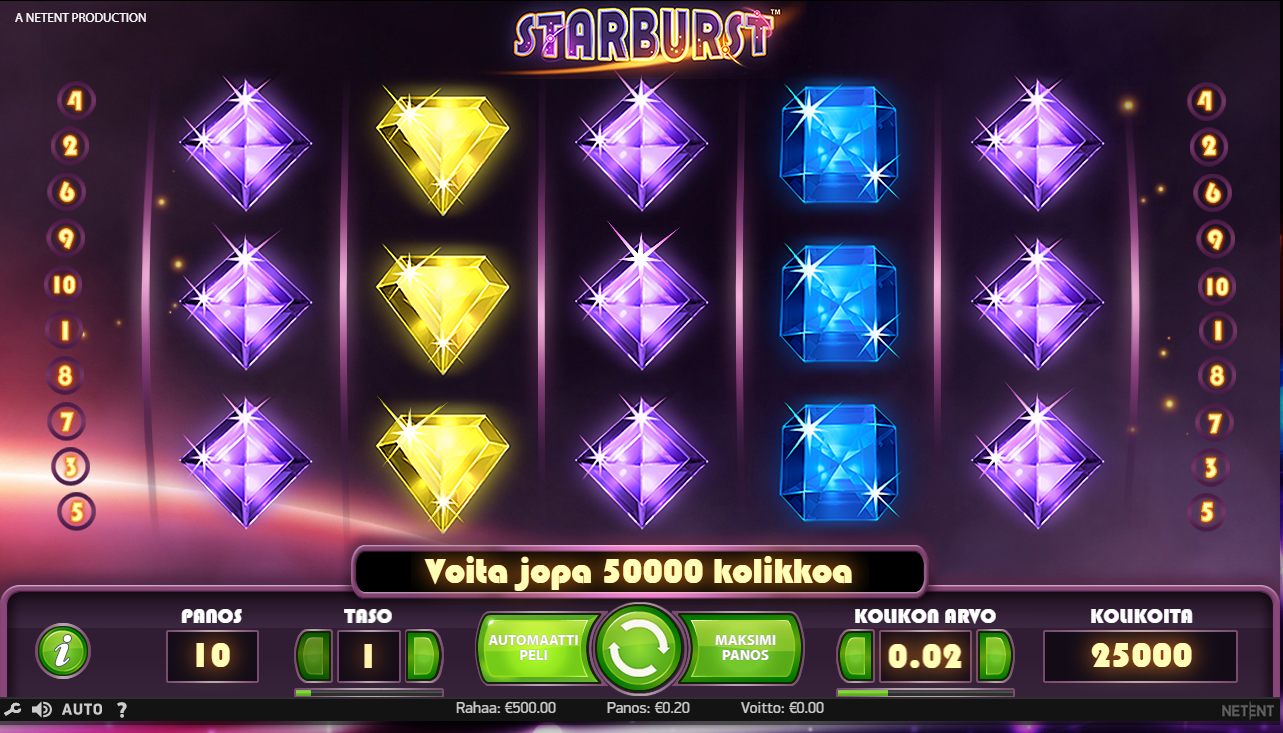This screenshot has height=733, width=1283.
Task: Decrease KOLIKON ARVO coin value
Action: click(x=856, y=656)
